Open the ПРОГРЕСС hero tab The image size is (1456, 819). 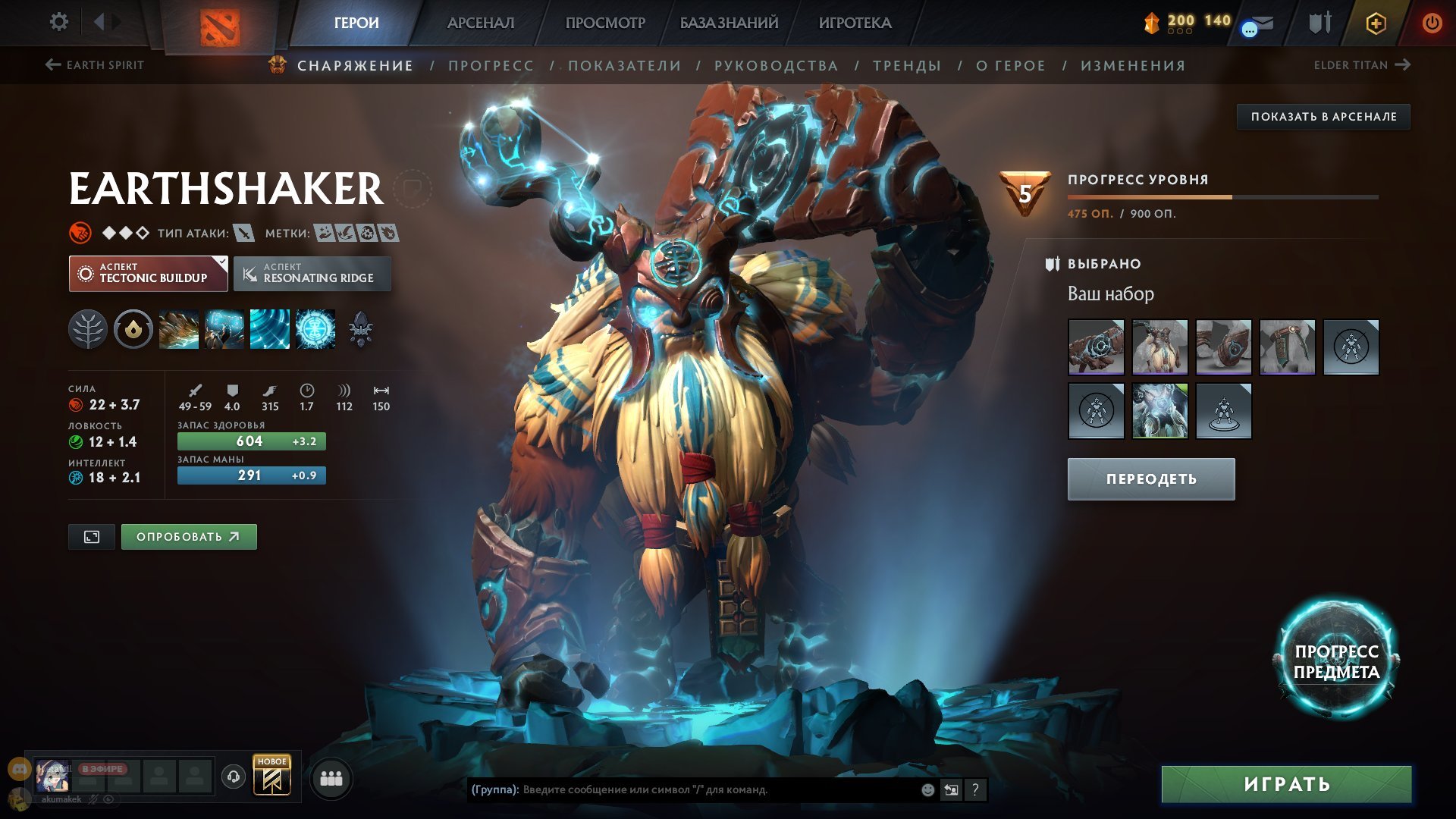coord(491,65)
